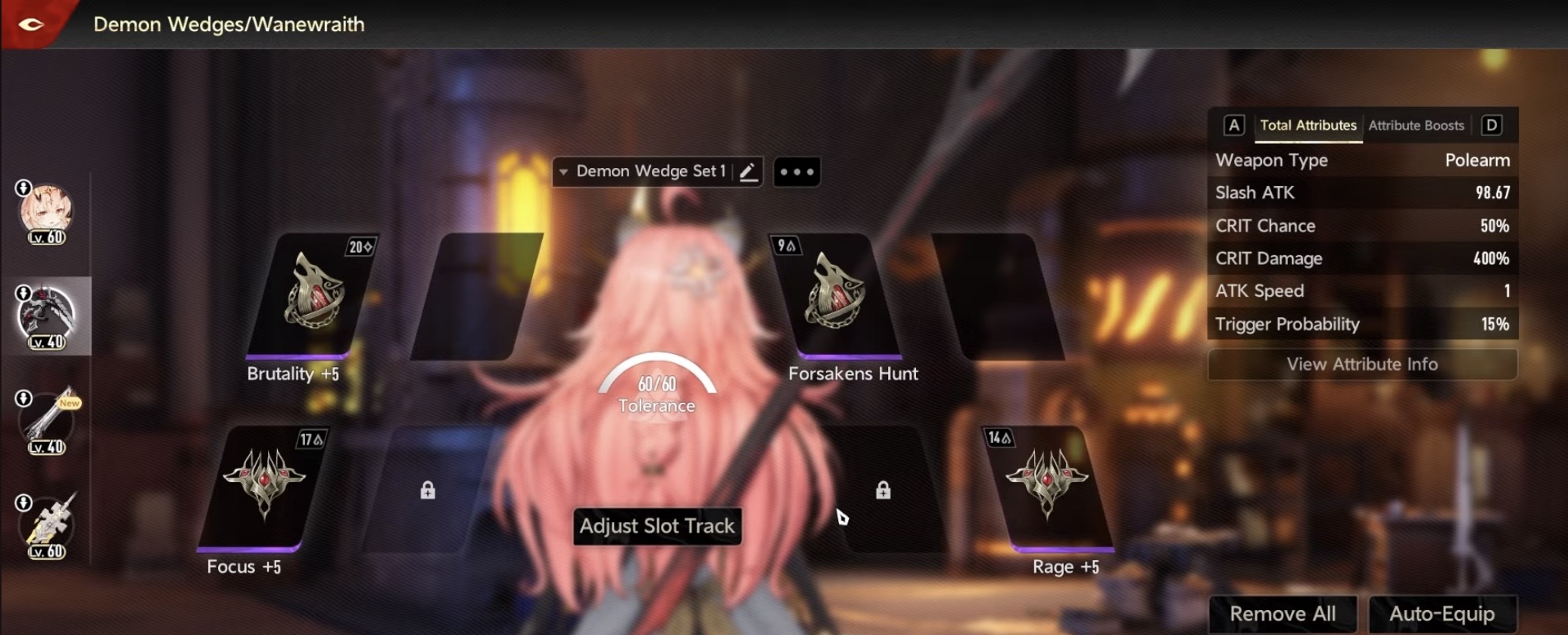Switch to the Total Attributes tab
This screenshot has height=635, width=1568.
(1308, 126)
